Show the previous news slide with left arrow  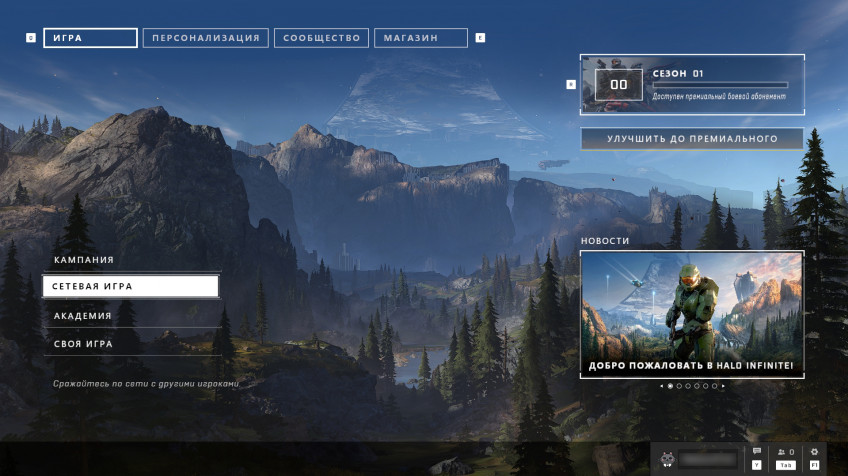(661, 385)
